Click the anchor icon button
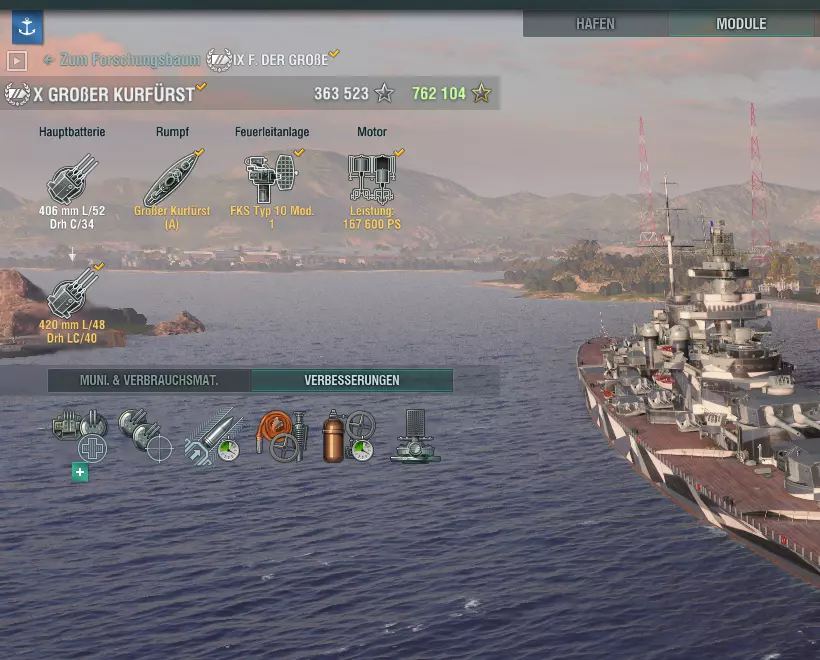820x660 pixels. 25,24
